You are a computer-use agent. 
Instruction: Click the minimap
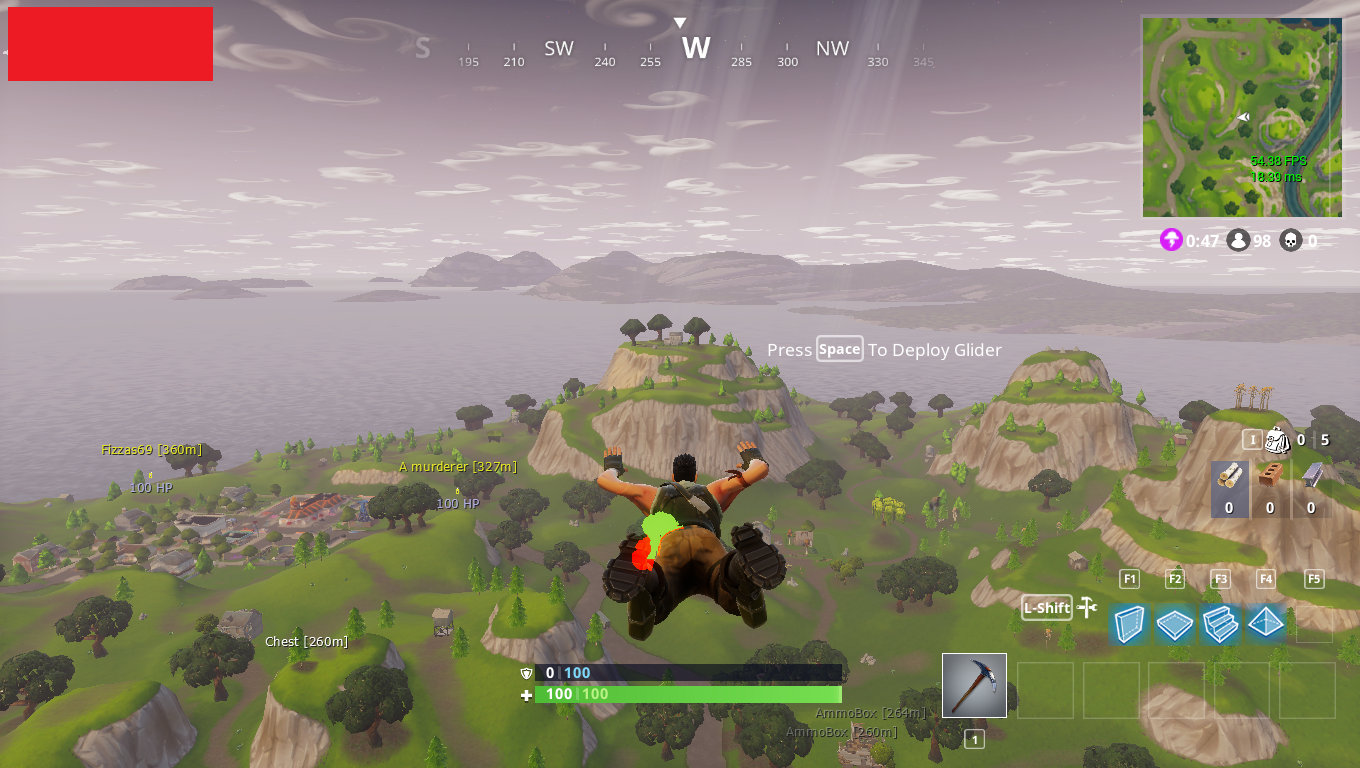click(x=1241, y=117)
